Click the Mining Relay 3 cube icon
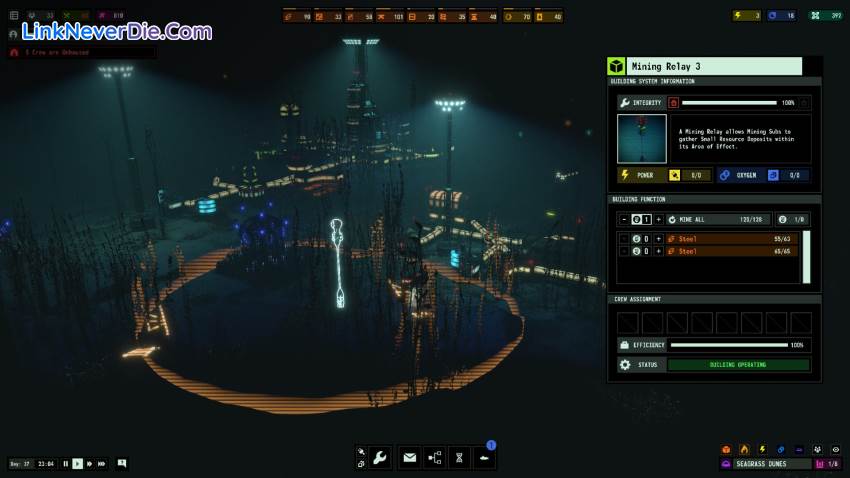The image size is (850, 478). coord(616,66)
